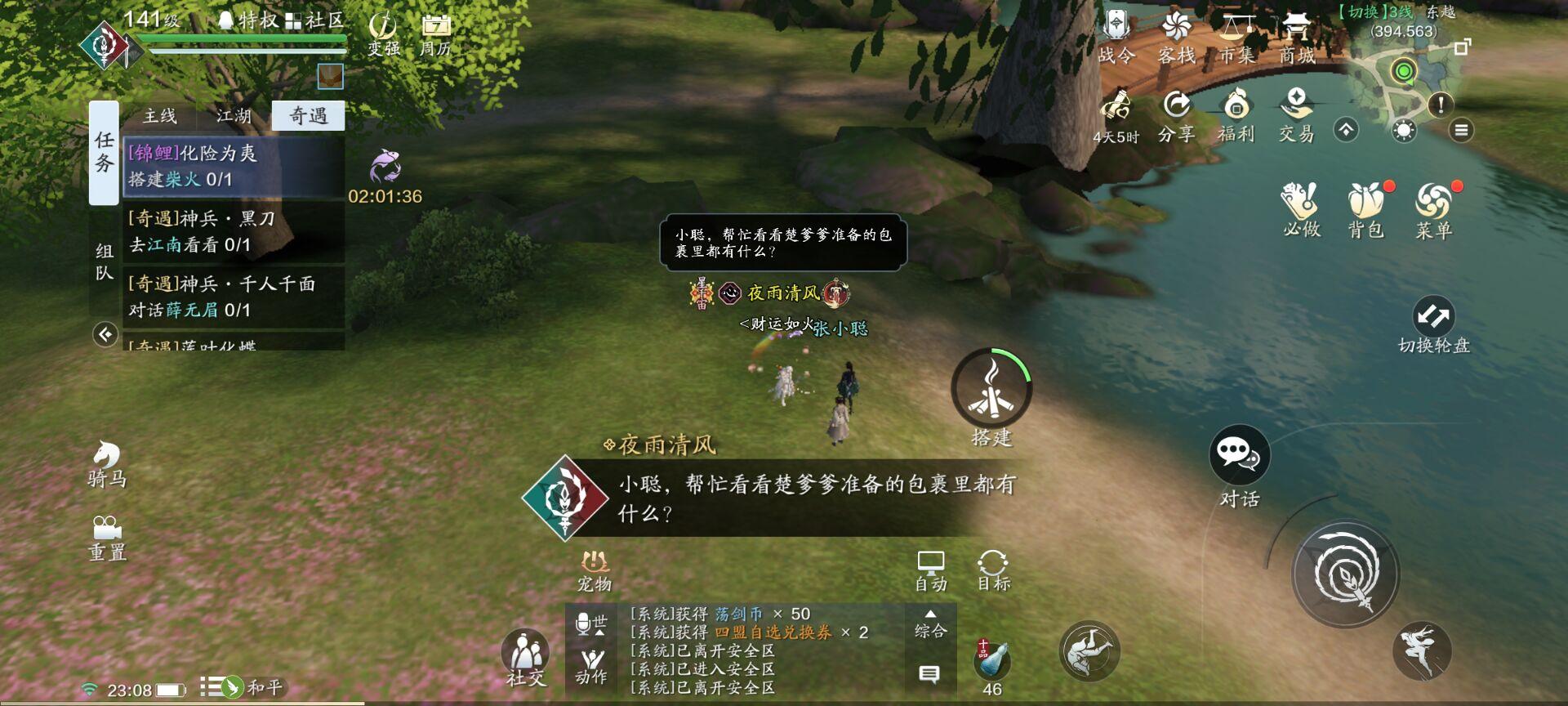Image resolution: width=1568 pixels, height=706 pixels.
Task: Toggle 和平 peace mode indicator
Action: point(234,688)
